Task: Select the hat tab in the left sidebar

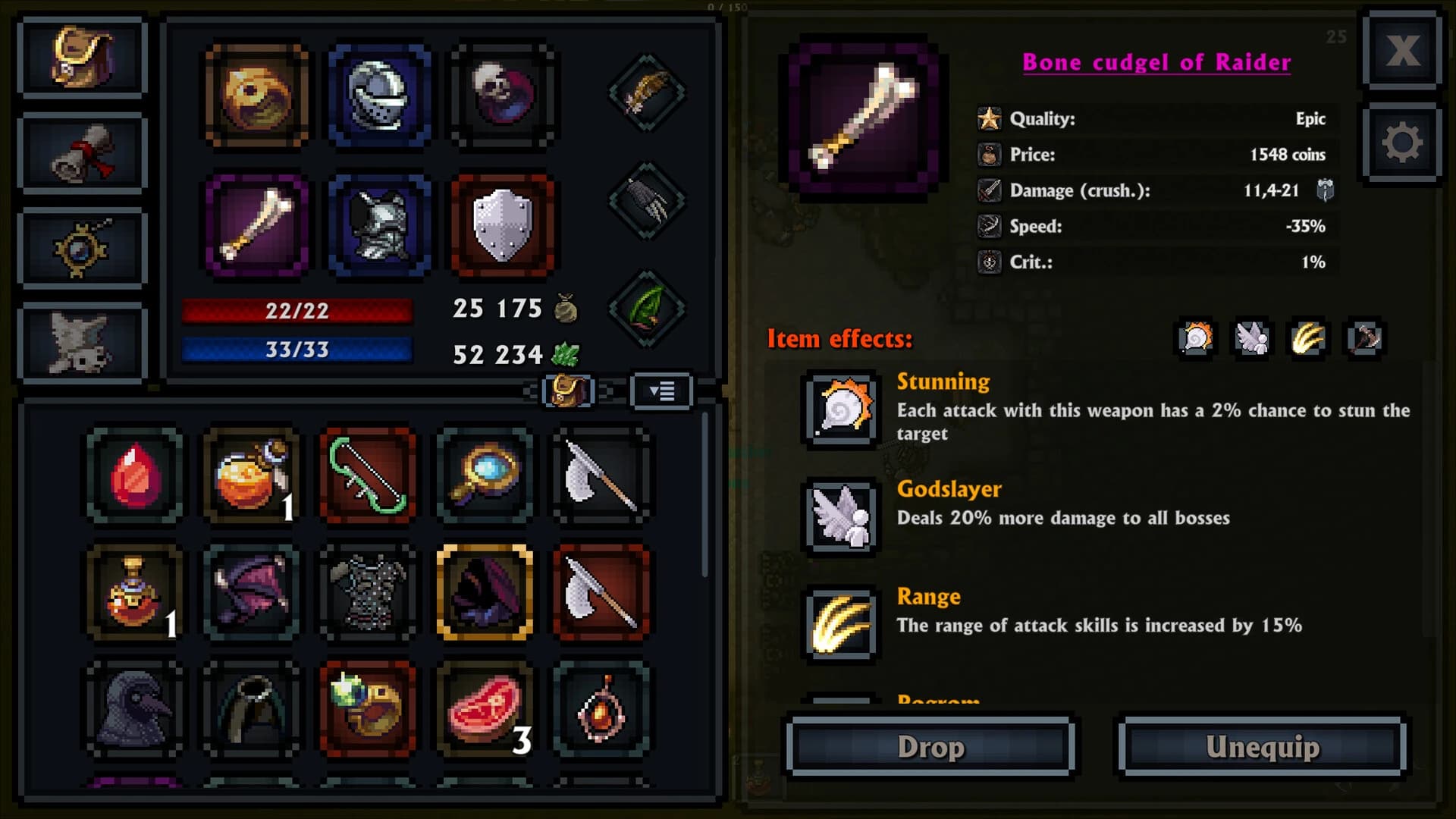Action: click(82, 57)
